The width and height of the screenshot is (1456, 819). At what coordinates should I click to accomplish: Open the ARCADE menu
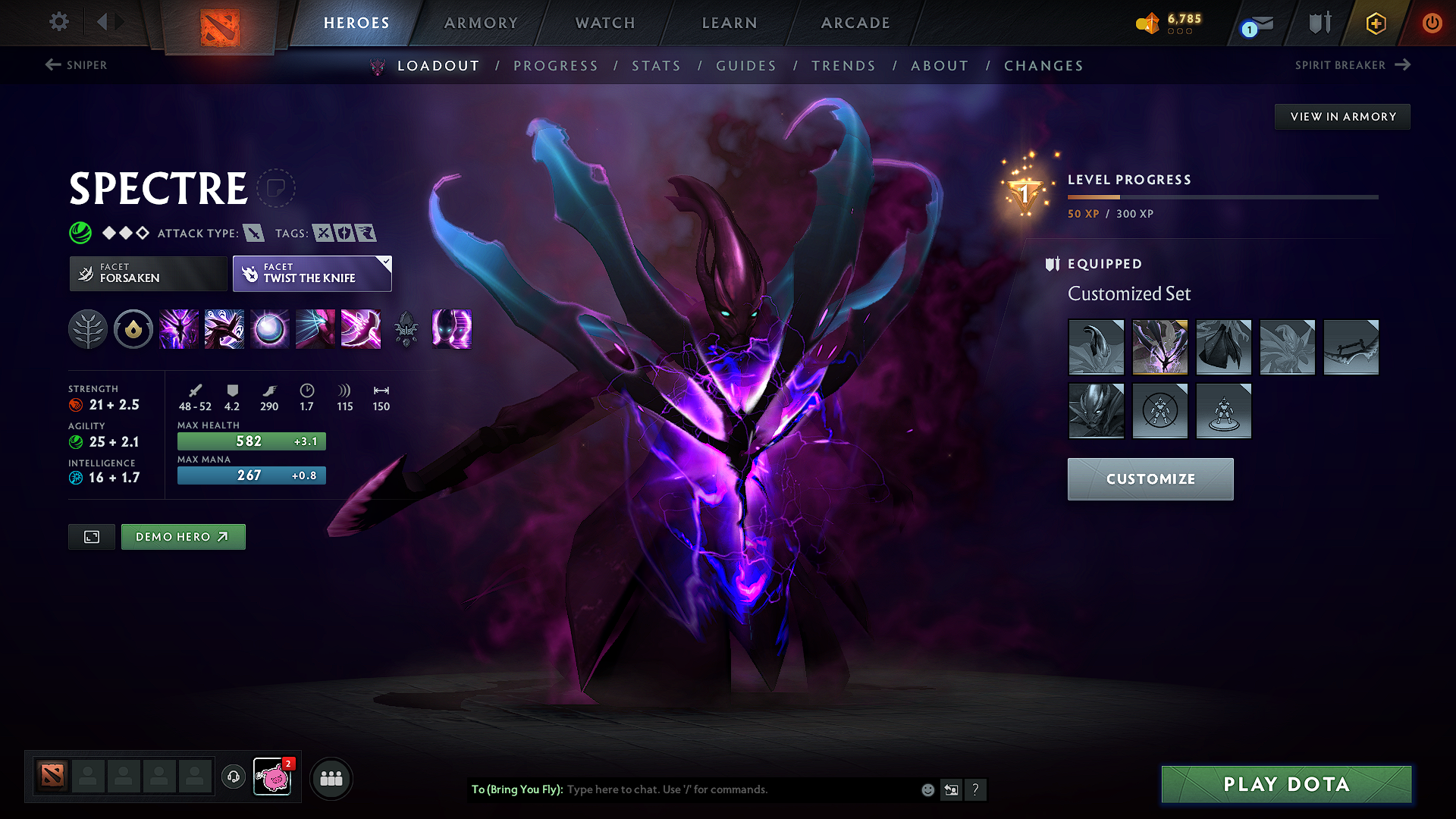point(855,23)
